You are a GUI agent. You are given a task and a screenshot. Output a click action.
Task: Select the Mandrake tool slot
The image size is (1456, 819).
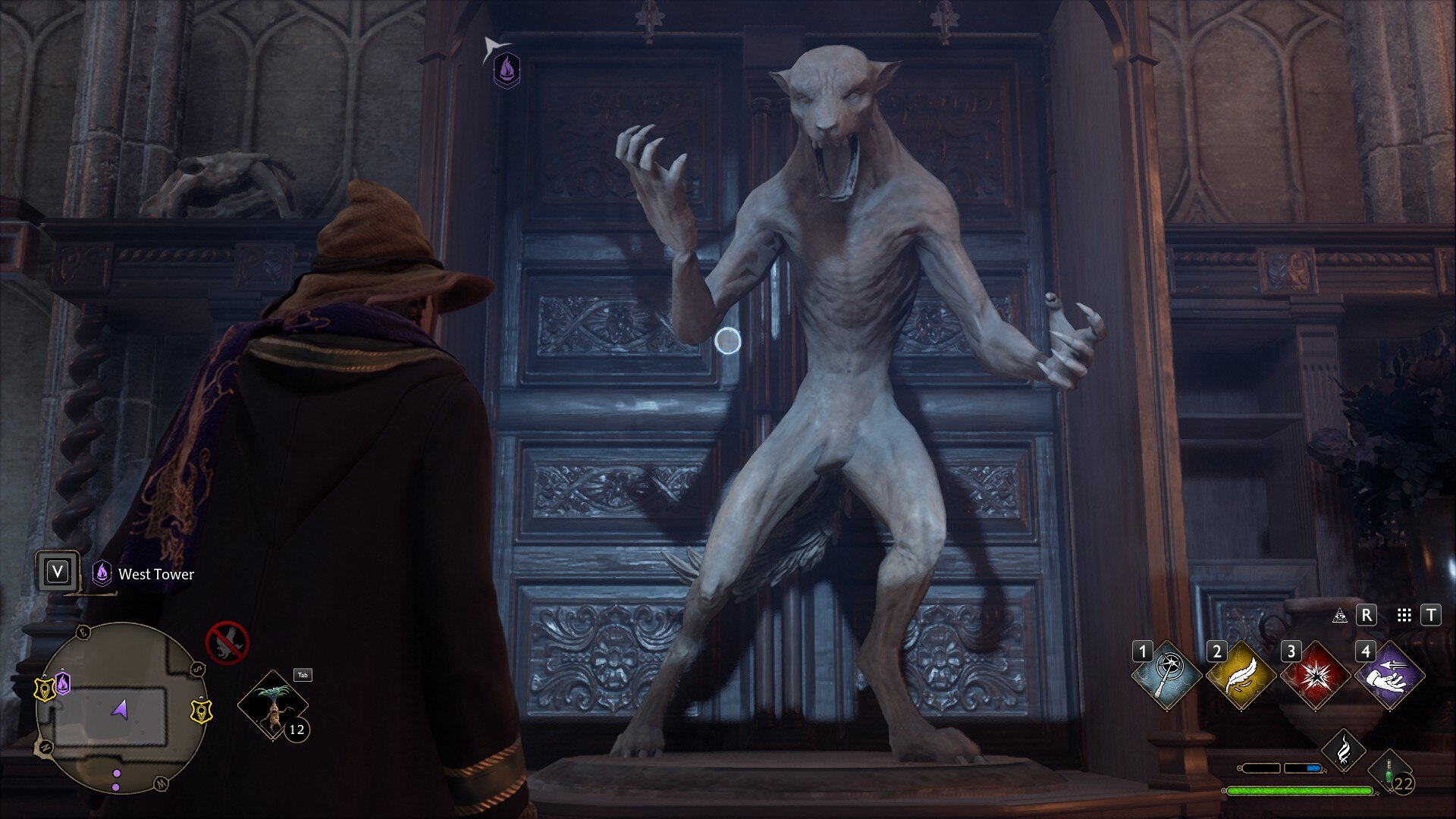click(x=273, y=705)
